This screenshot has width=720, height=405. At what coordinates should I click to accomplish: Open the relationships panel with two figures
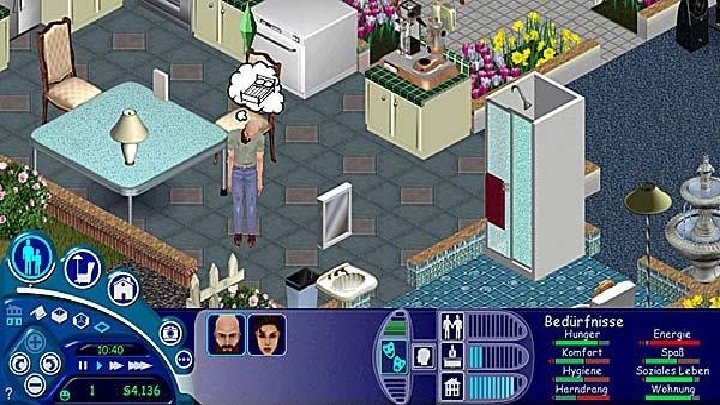tap(451, 327)
